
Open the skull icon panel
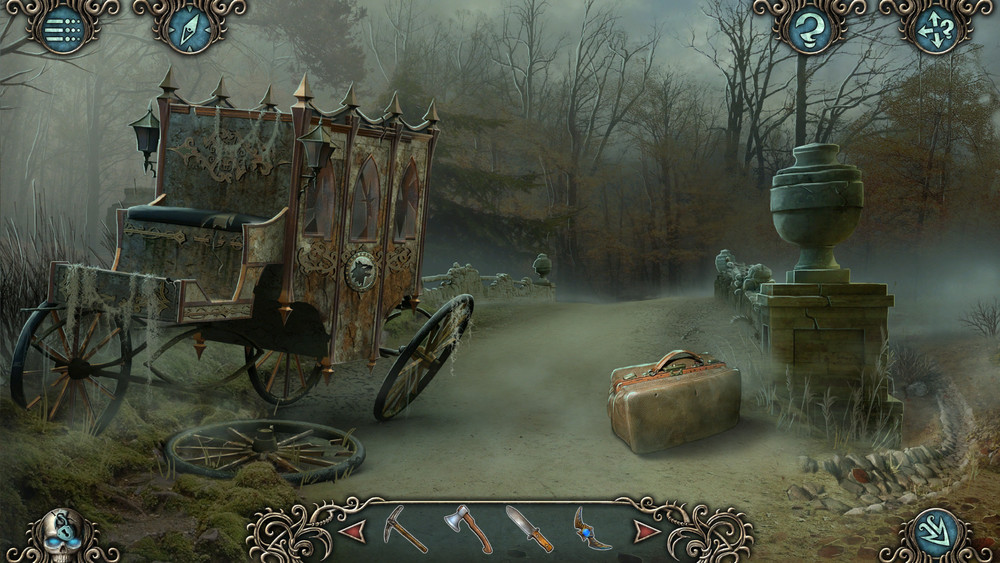click(63, 536)
